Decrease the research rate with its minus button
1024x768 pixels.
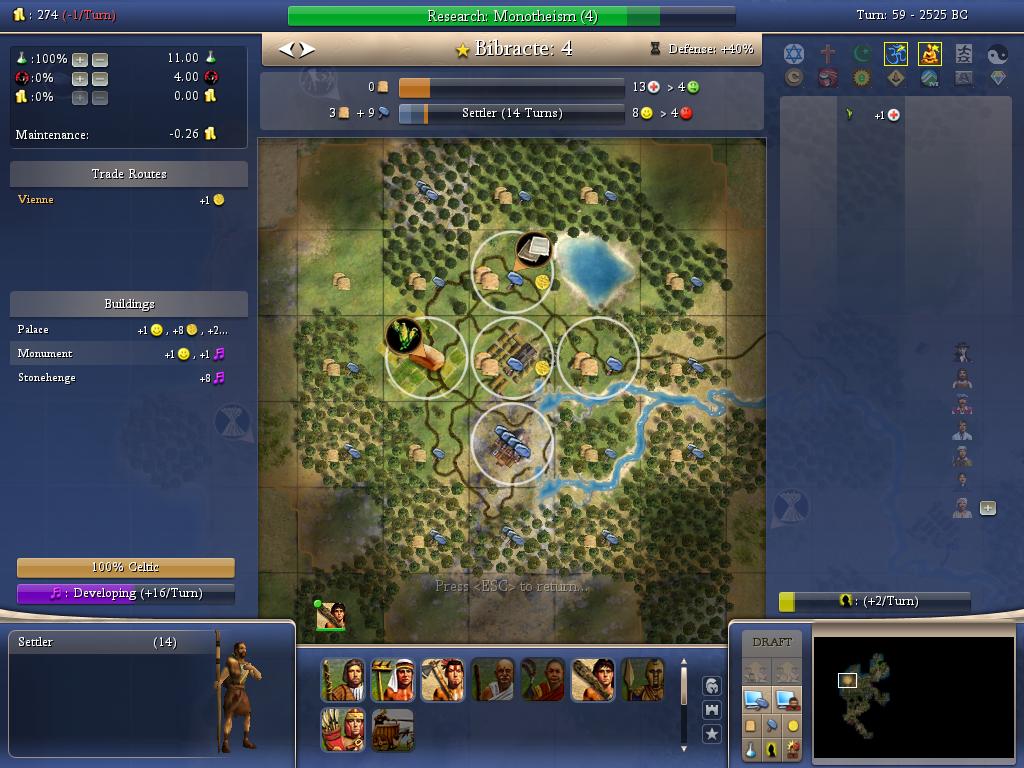[x=99, y=59]
